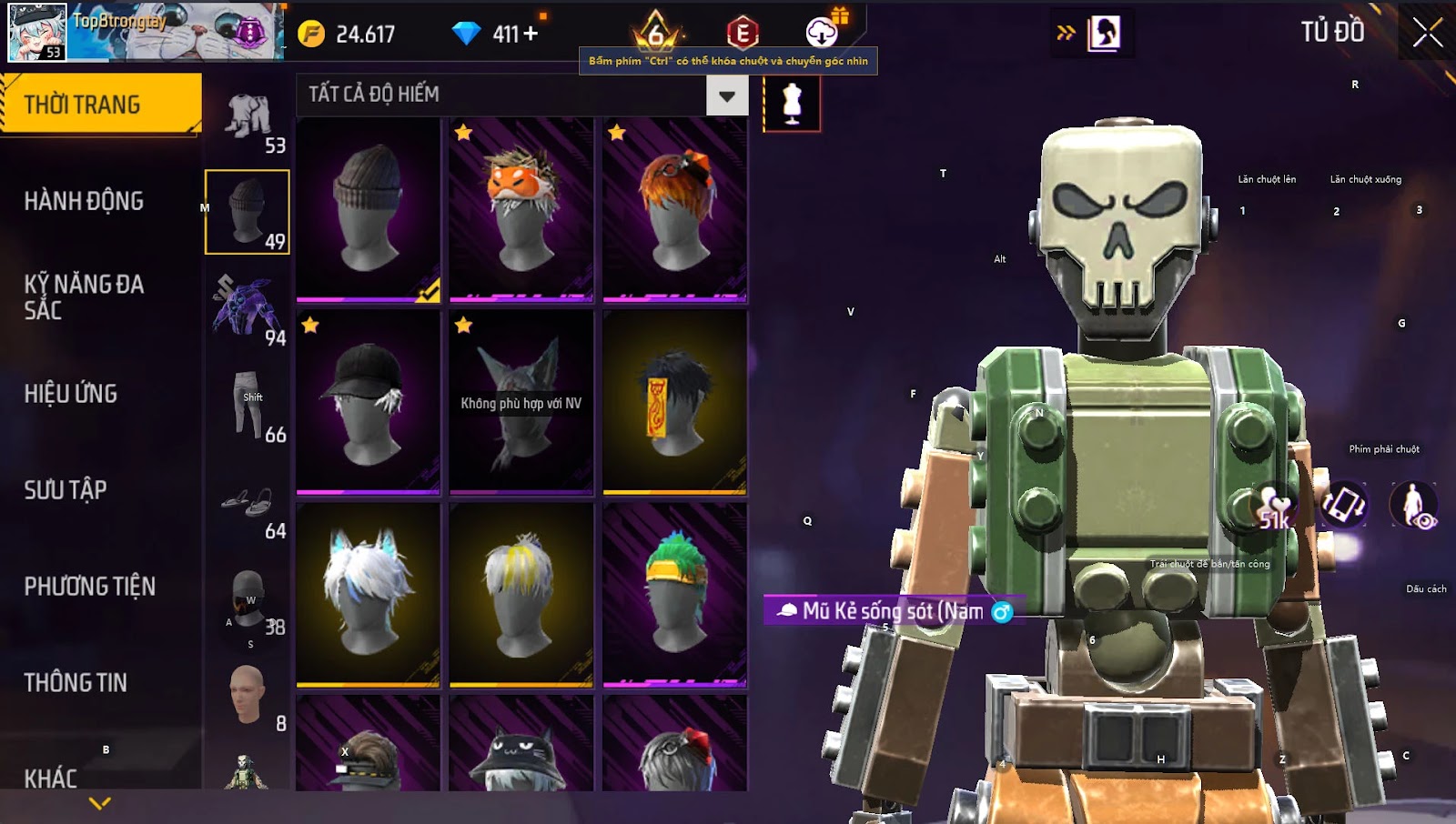Select the green mohawk with yellow headband

tap(674, 595)
